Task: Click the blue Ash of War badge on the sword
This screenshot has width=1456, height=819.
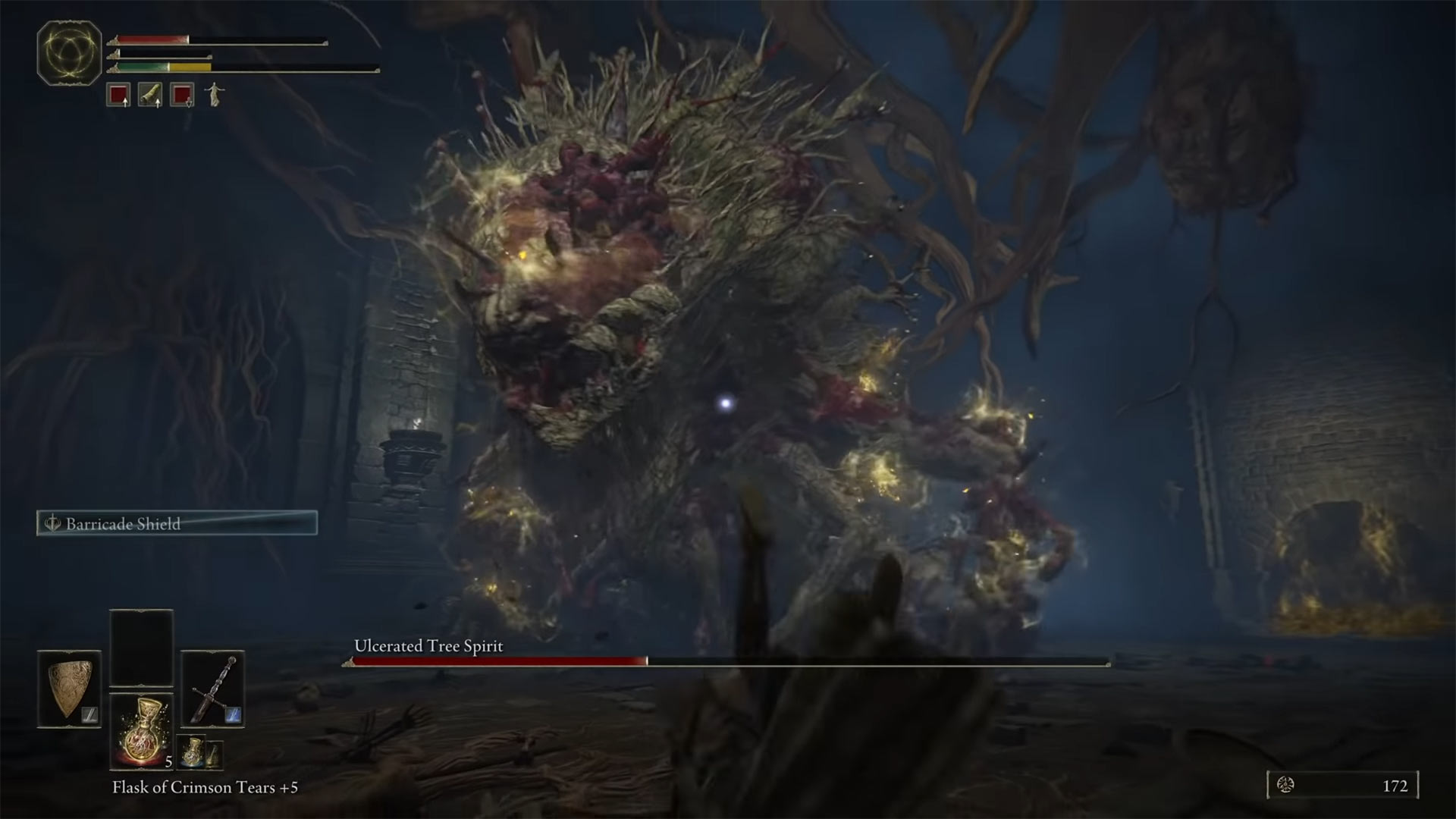Action: 234,716
